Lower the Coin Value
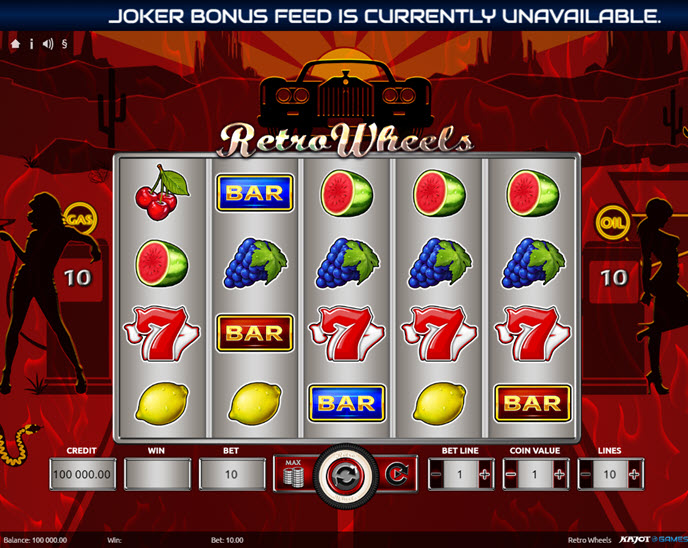Image resolution: width=688 pixels, height=548 pixels. click(510, 474)
